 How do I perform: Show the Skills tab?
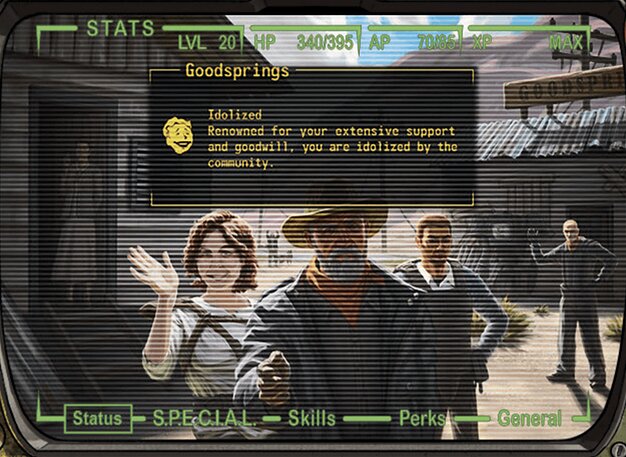tap(314, 419)
